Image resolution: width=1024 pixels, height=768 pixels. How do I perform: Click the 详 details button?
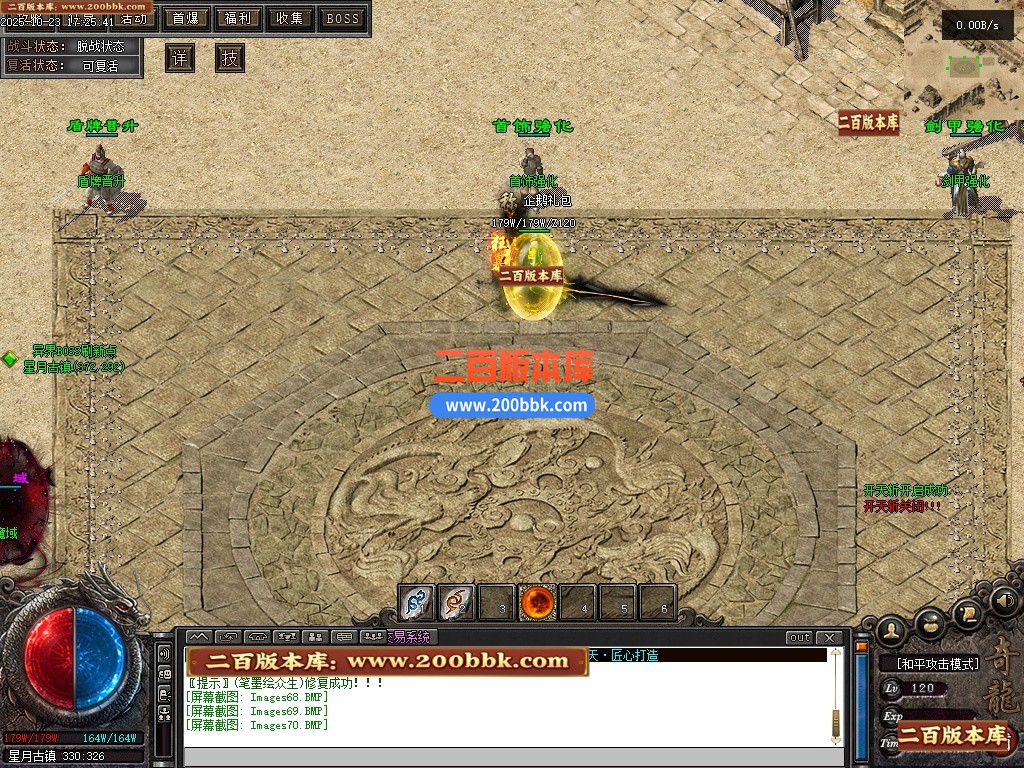tap(180, 58)
